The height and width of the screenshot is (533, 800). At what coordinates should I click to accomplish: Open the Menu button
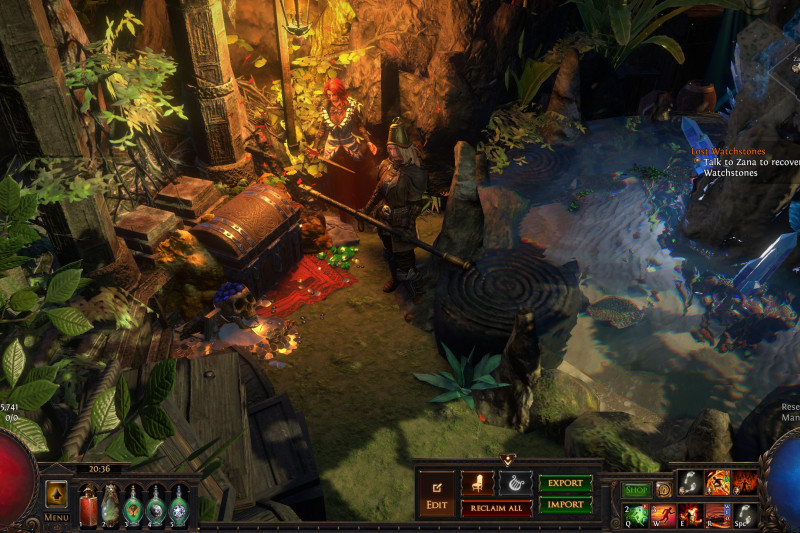[x=57, y=517]
